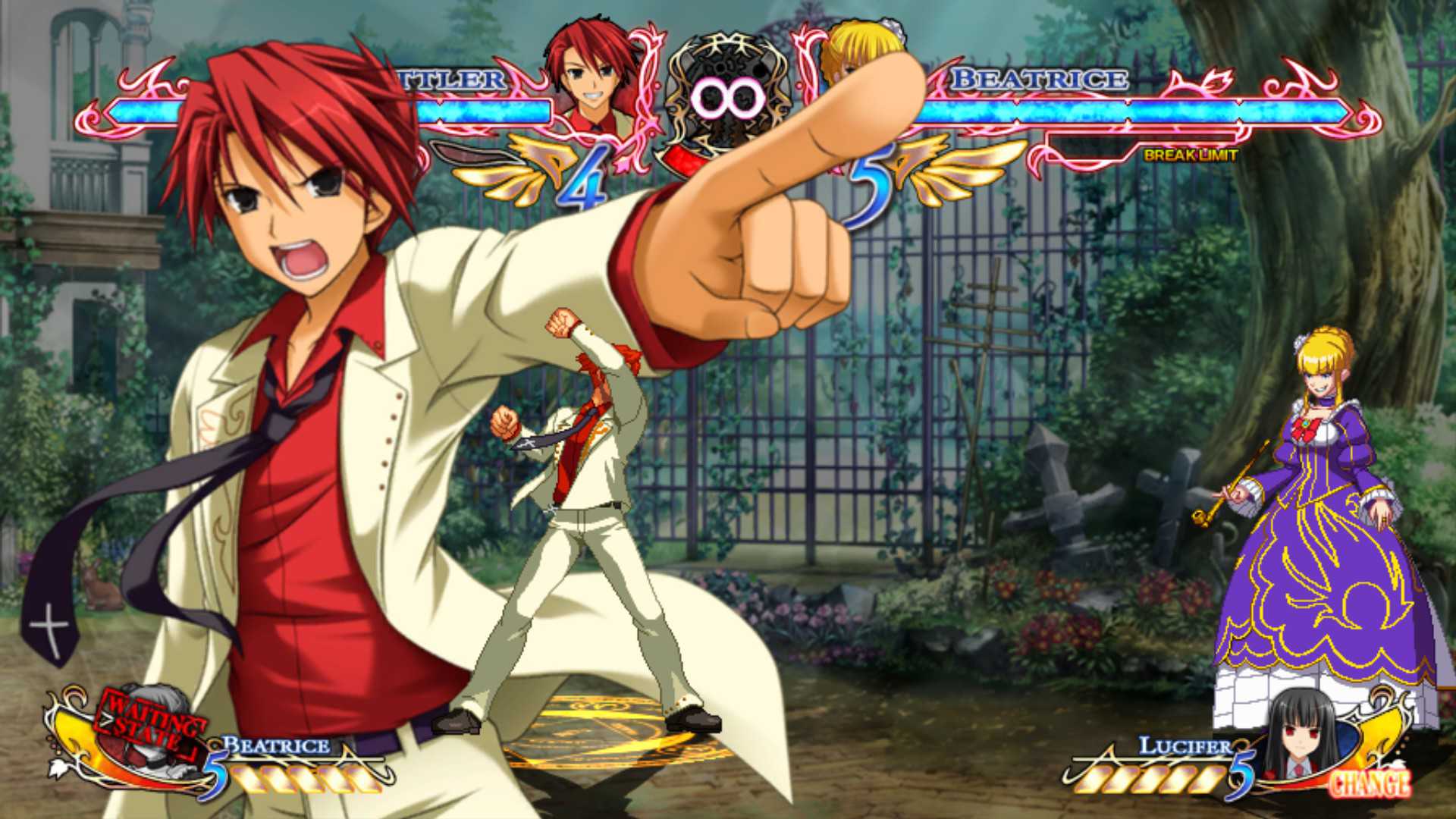Activate the CHANGE partner indicator
Screen dimensions: 1456x819
point(1370,784)
